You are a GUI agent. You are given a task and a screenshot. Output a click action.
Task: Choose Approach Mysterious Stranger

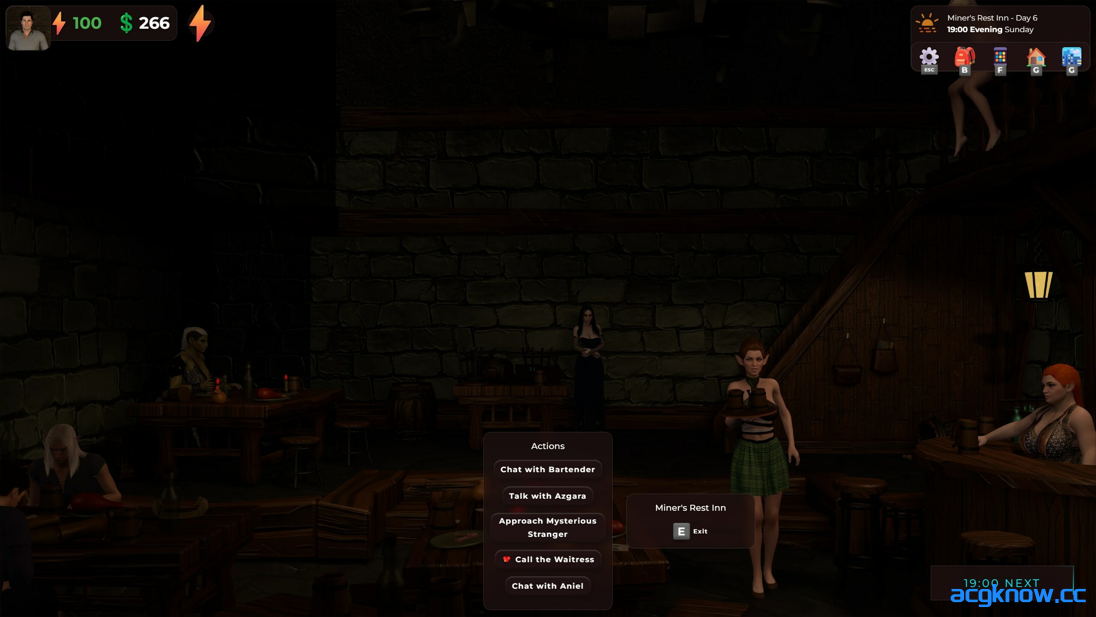[547, 527]
